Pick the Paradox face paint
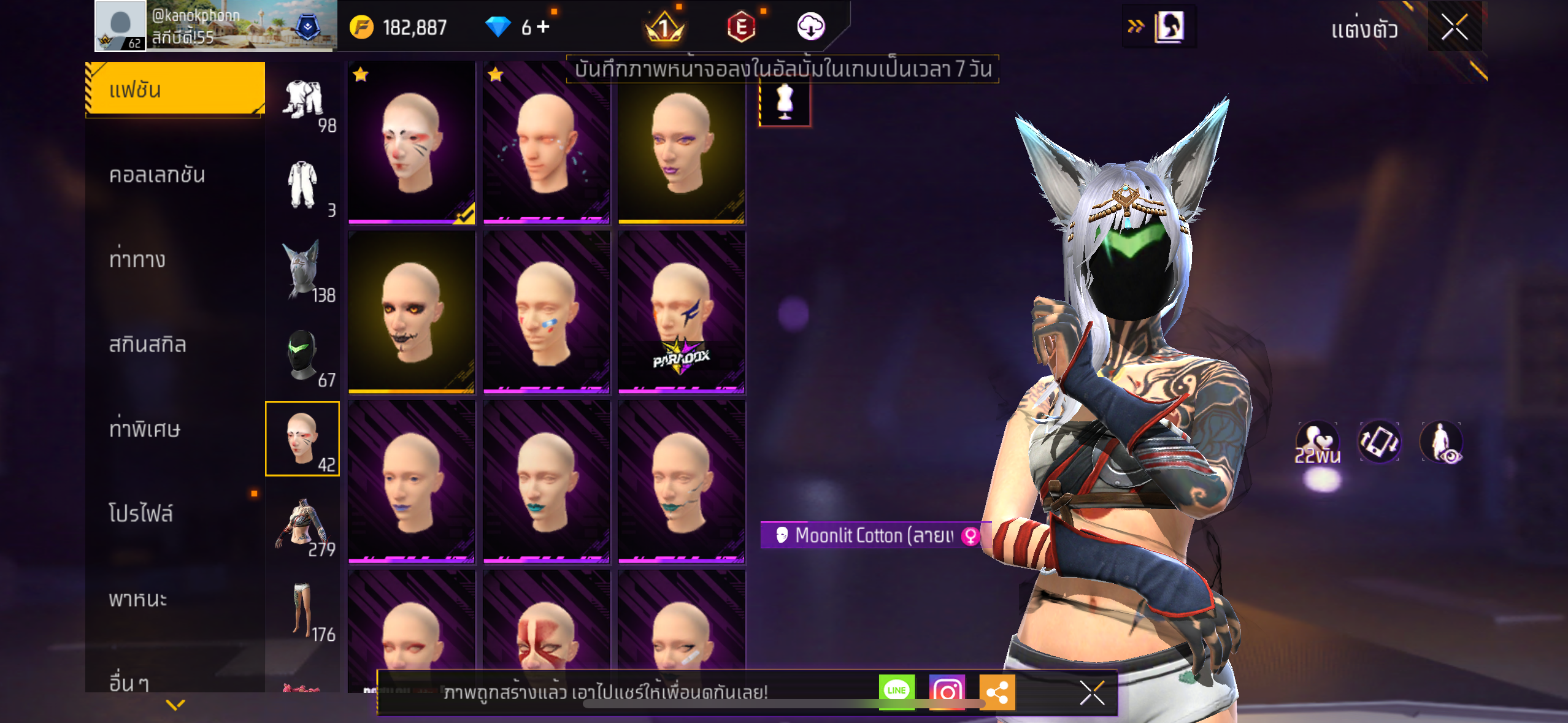This screenshot has width=1568, height=723. [x=681, y=312]
